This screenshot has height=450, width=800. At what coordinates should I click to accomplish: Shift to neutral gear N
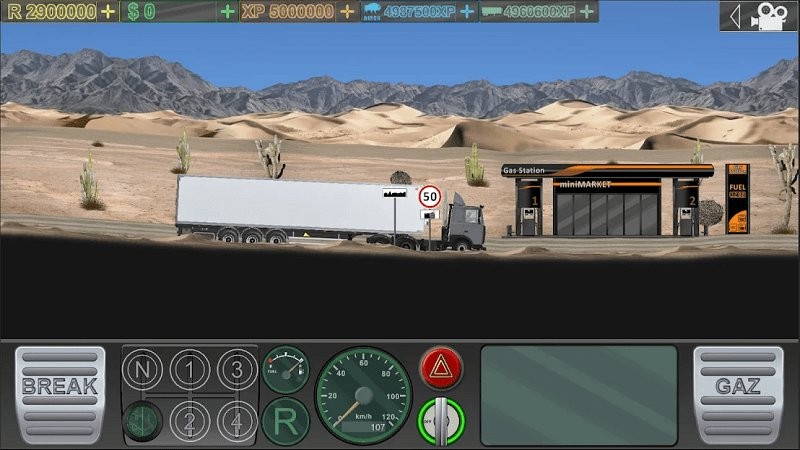(142, 371)
